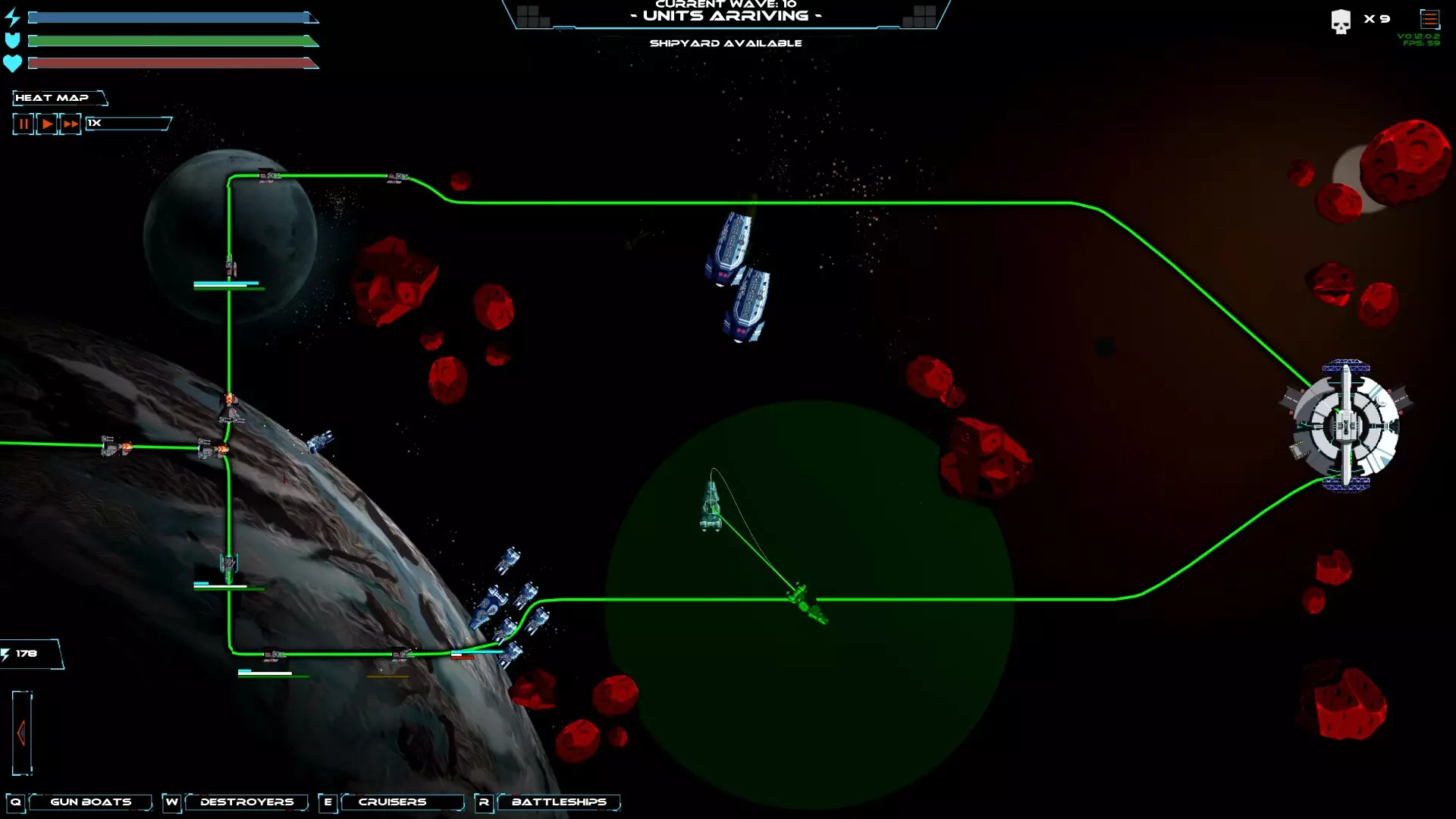The width and height of the screenshot is (1456, 819).
Task: Activate fast-forward speed
Action: (x=71, y=124)
